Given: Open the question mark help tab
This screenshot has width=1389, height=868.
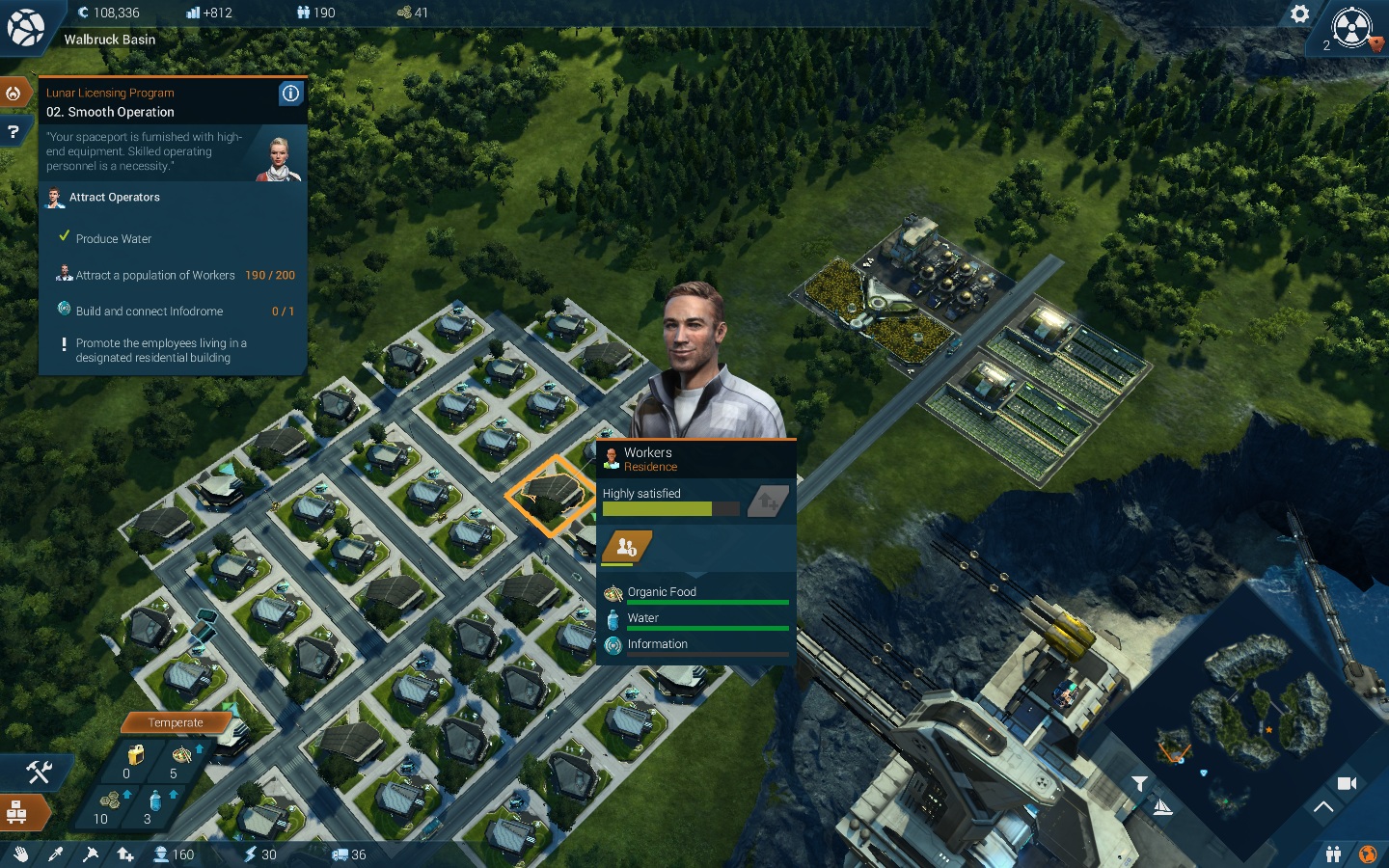Looking at the screenshot, I should pyautogui.click(x=14, y=131).
